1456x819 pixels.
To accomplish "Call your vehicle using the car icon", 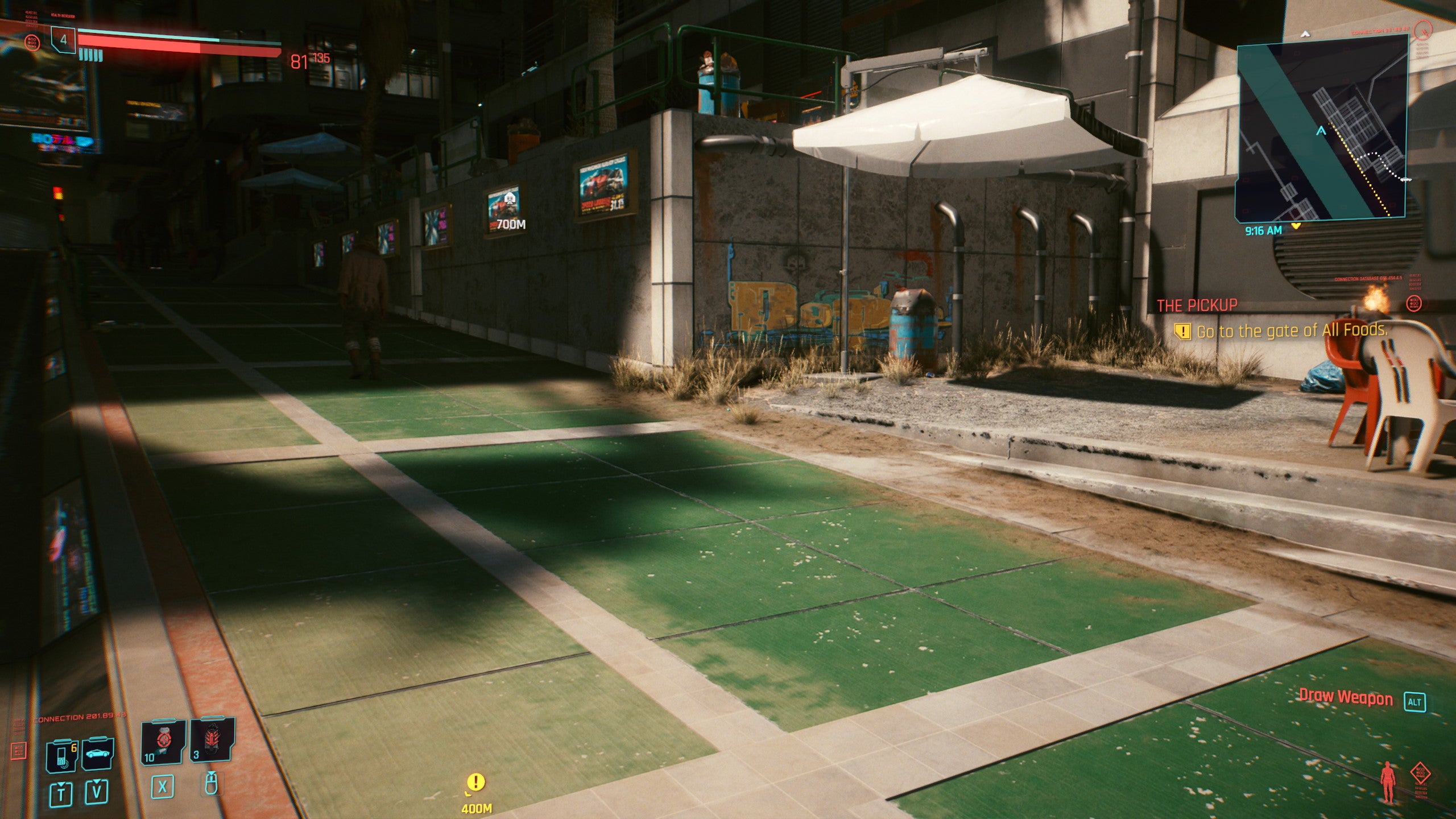I will (x=98, y=754).
